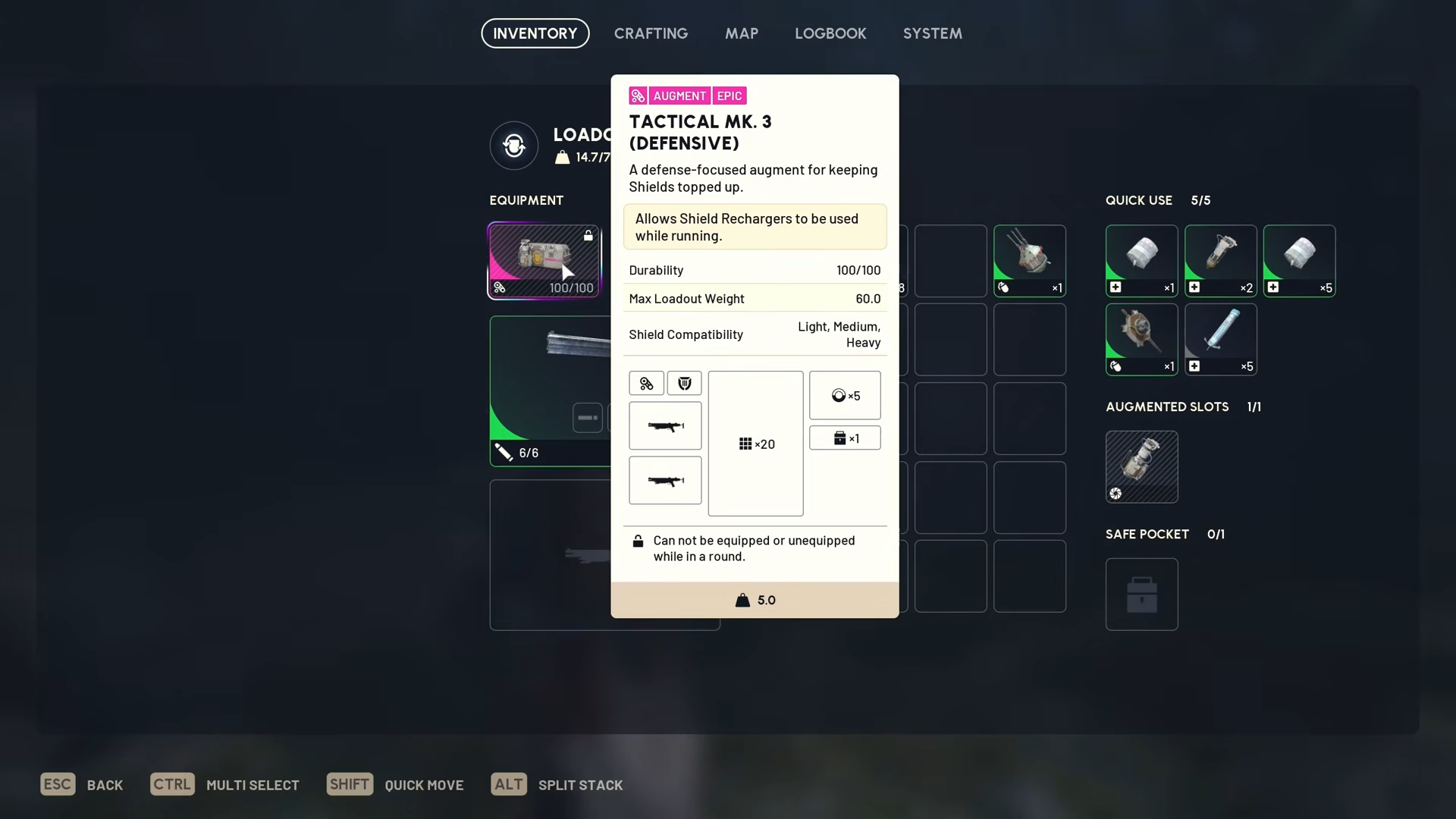Select the spiked mine in Quick Use
This screenshot has height=819, width=1456.
coord(1141,339)
